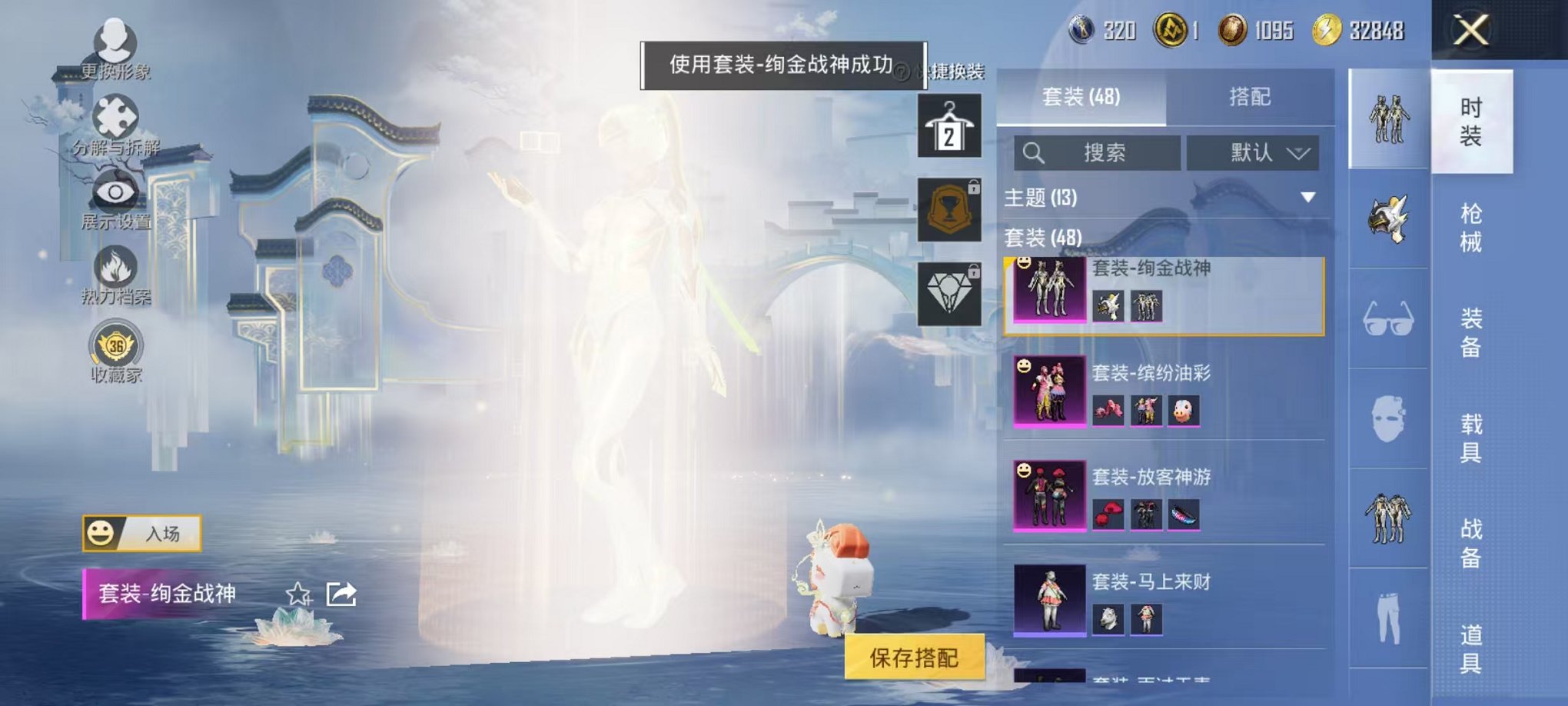The image size is (1568, 706).
Task: Open 展示设置 display settings
Action: [114, 191]
